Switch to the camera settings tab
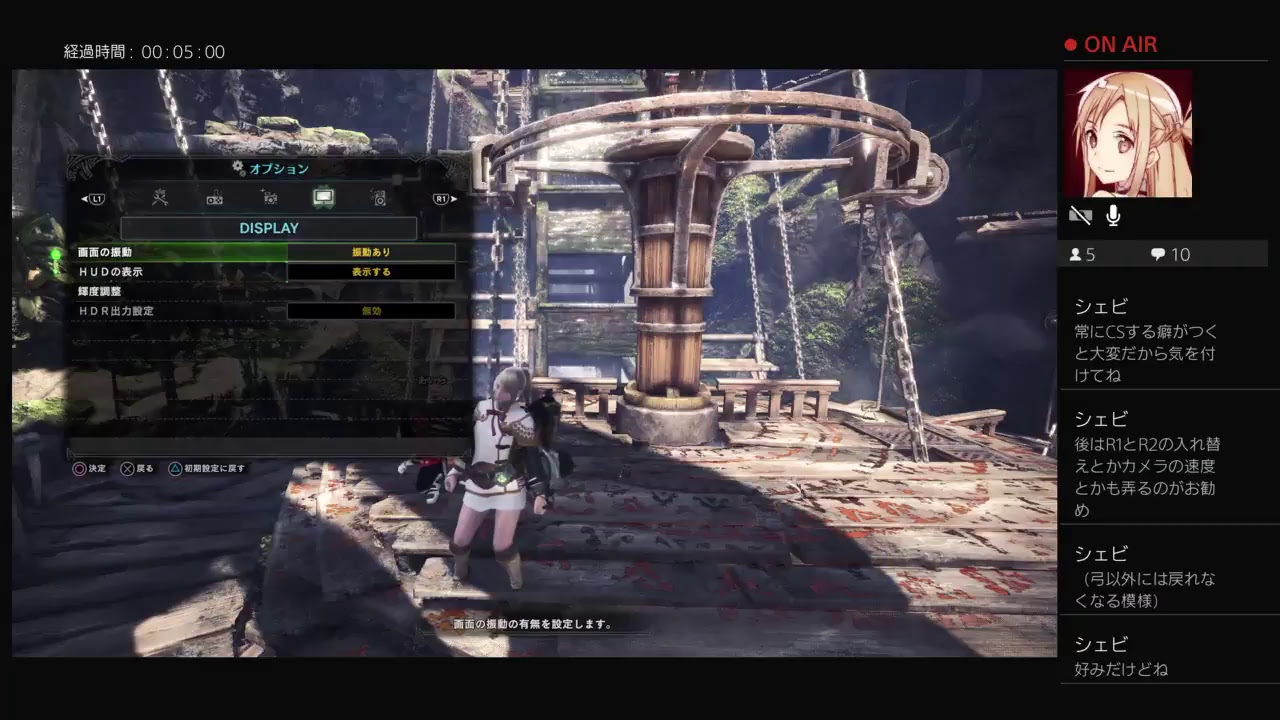Screen dimensions: 1280x720 click(269, 198)
